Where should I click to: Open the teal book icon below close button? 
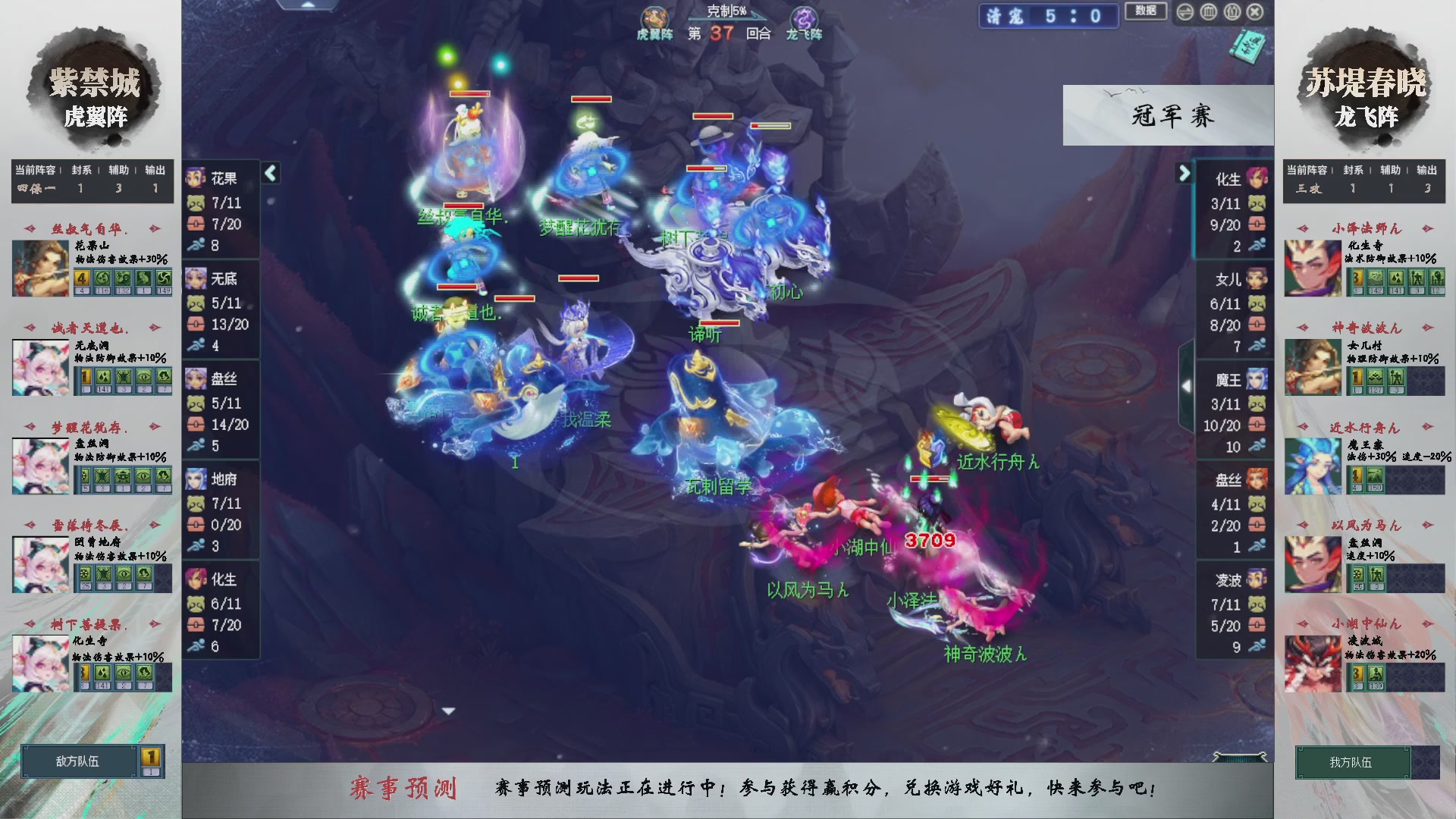coord(1248,45)
